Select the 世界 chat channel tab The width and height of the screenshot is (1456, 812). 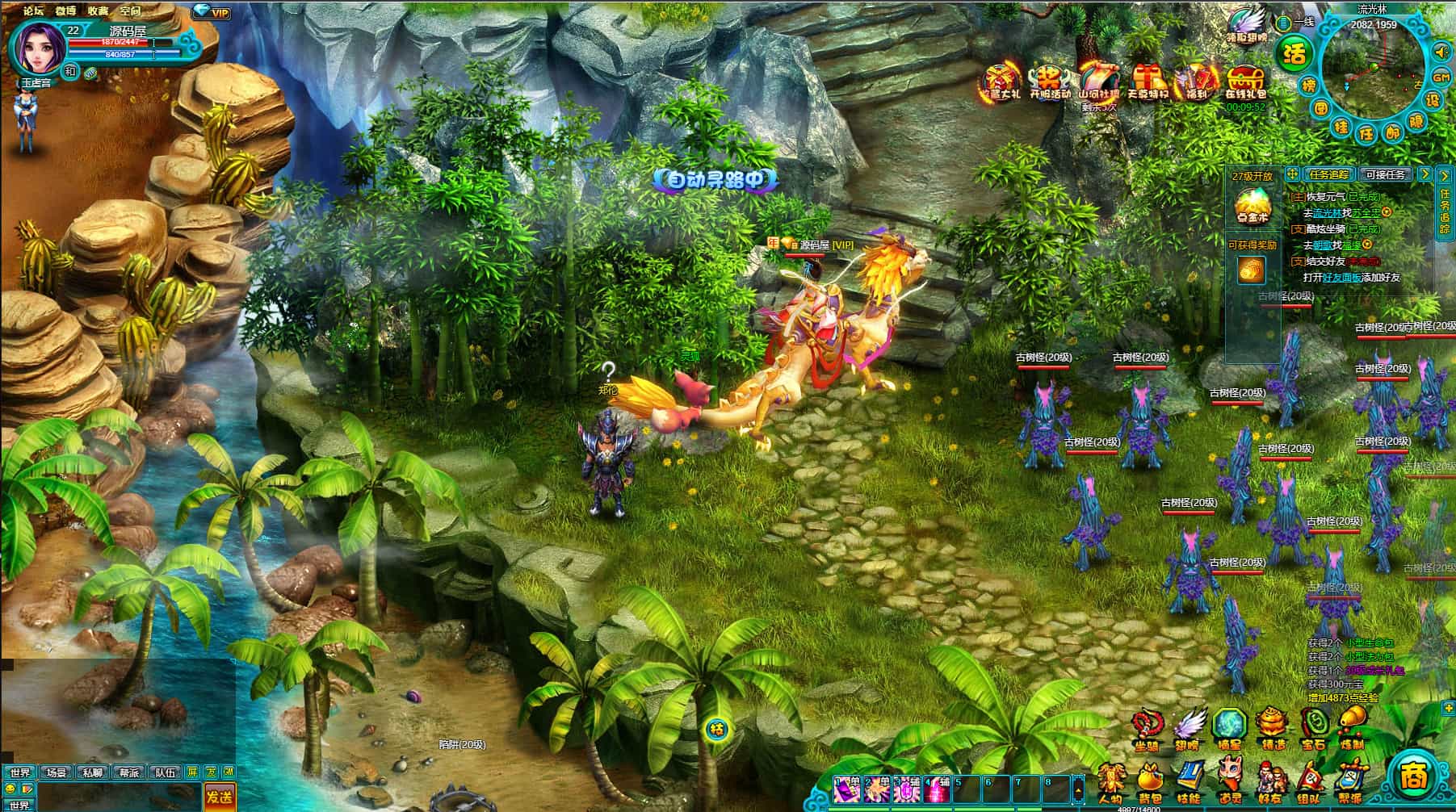click(19, 772)
